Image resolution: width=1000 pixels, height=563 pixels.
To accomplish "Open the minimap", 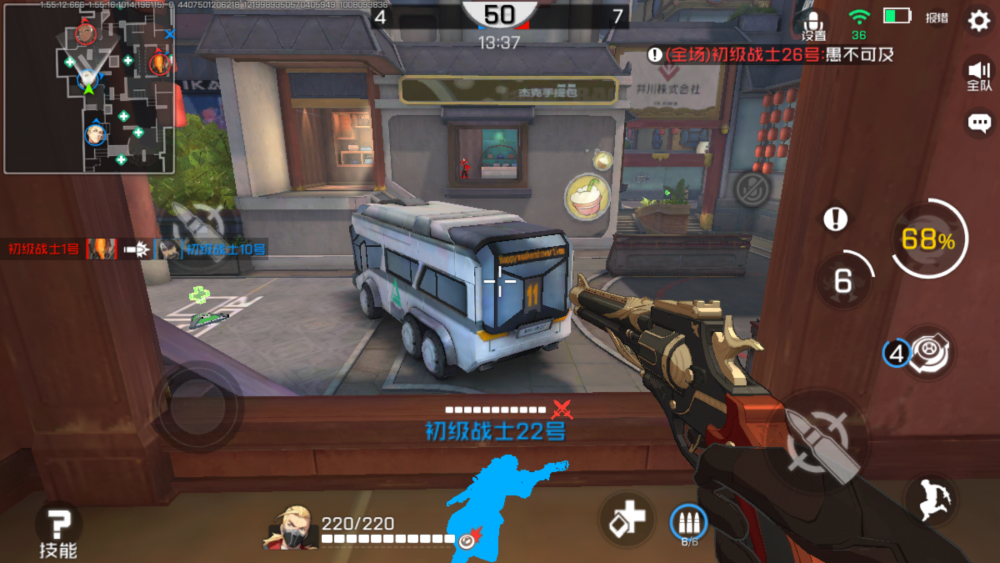I will [90, 88].
